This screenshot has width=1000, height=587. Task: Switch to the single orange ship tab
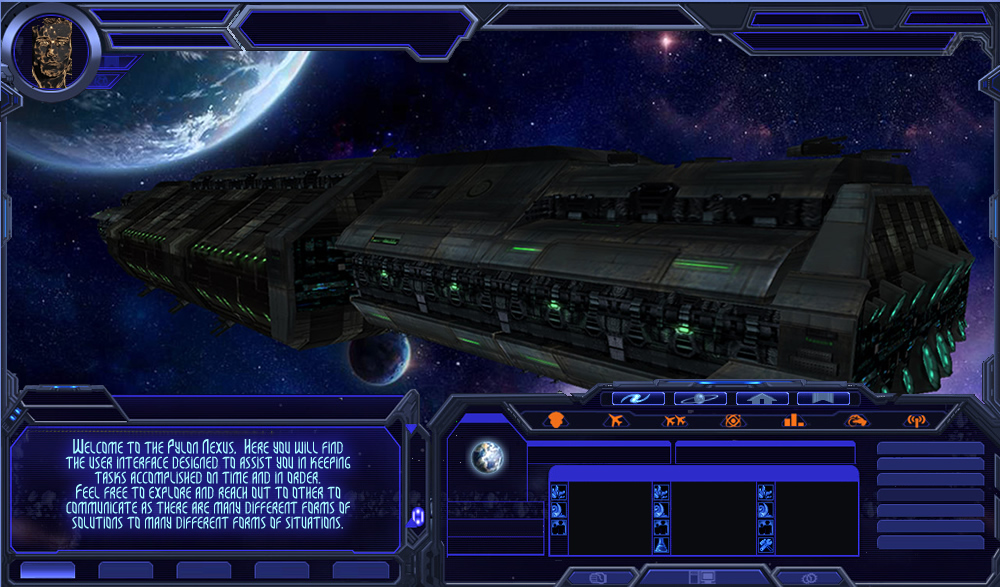[x=615, y=421]
